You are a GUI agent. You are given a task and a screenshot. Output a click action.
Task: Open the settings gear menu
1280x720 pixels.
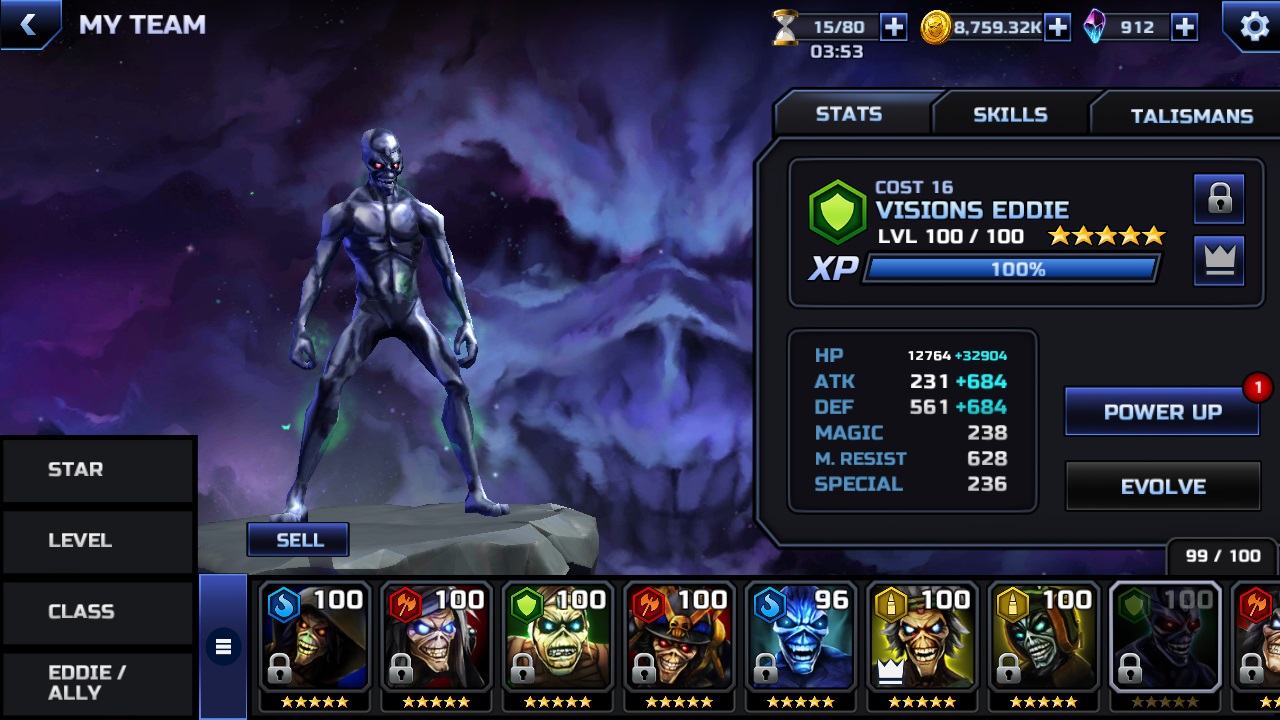click(x=1254, y=26)
